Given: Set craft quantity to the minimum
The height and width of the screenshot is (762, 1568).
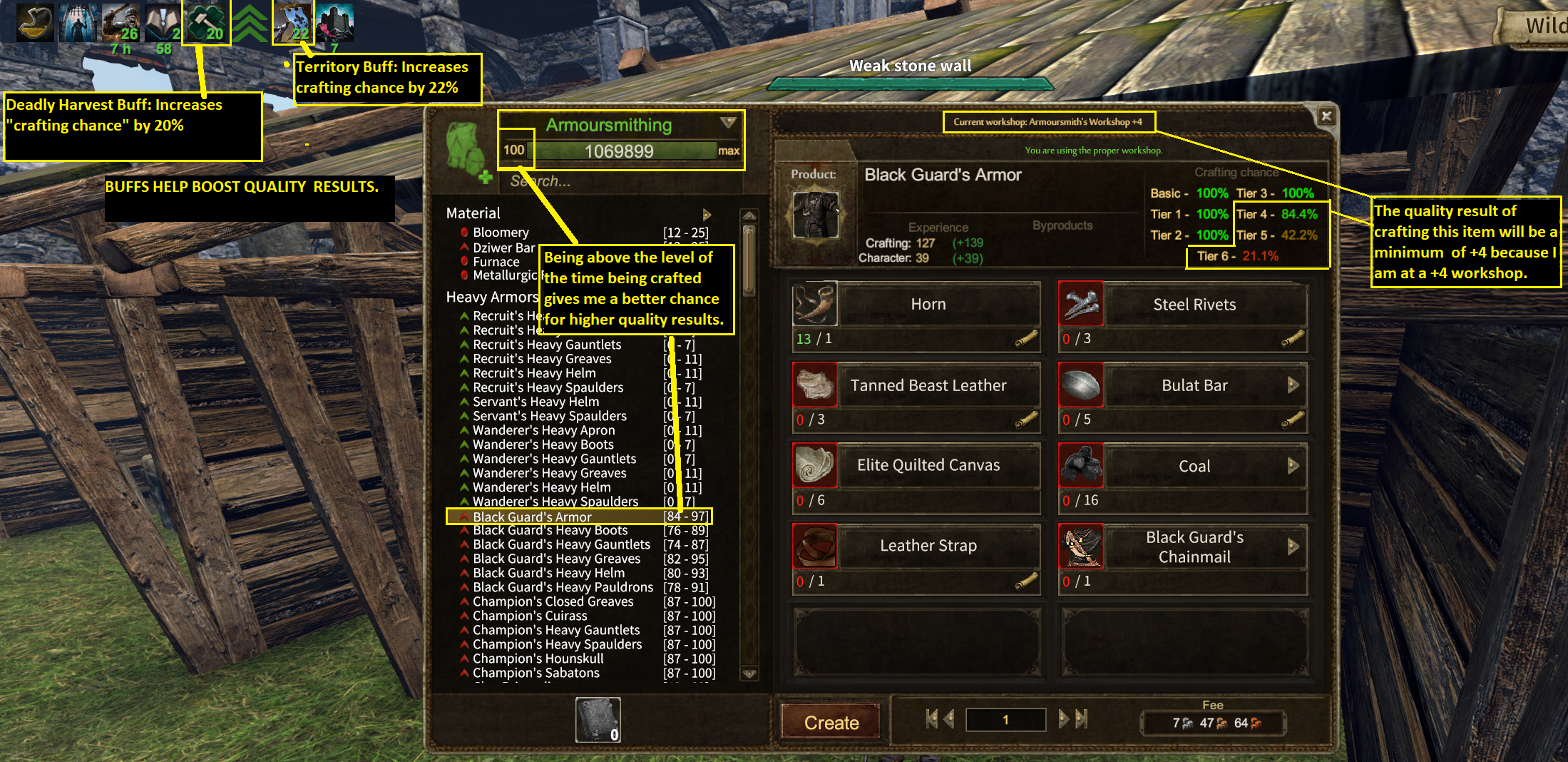Looking at the screenshot, I should [x=931, y=719].
